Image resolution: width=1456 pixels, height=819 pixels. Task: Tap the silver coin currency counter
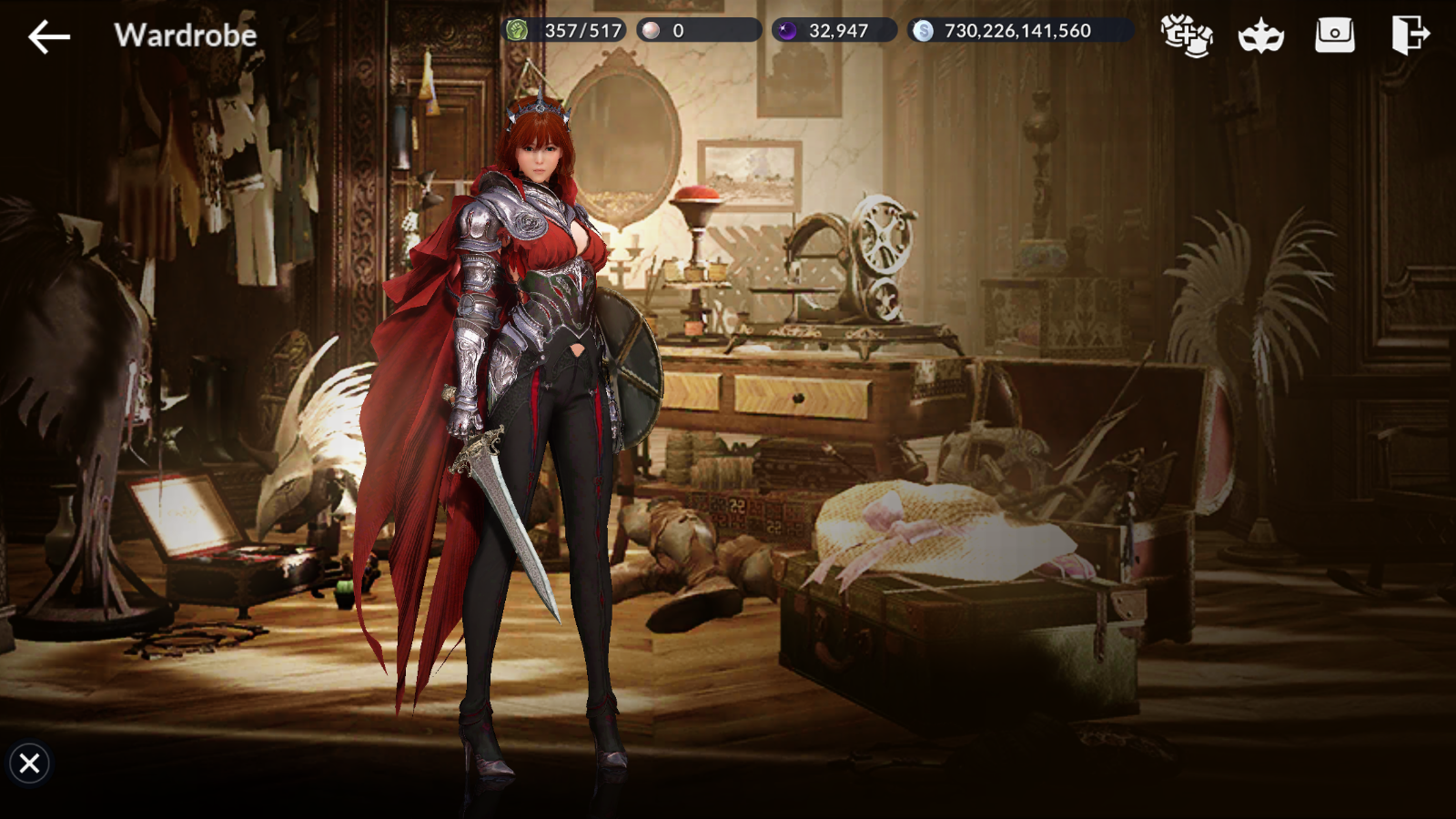(x=1019, y=31)
